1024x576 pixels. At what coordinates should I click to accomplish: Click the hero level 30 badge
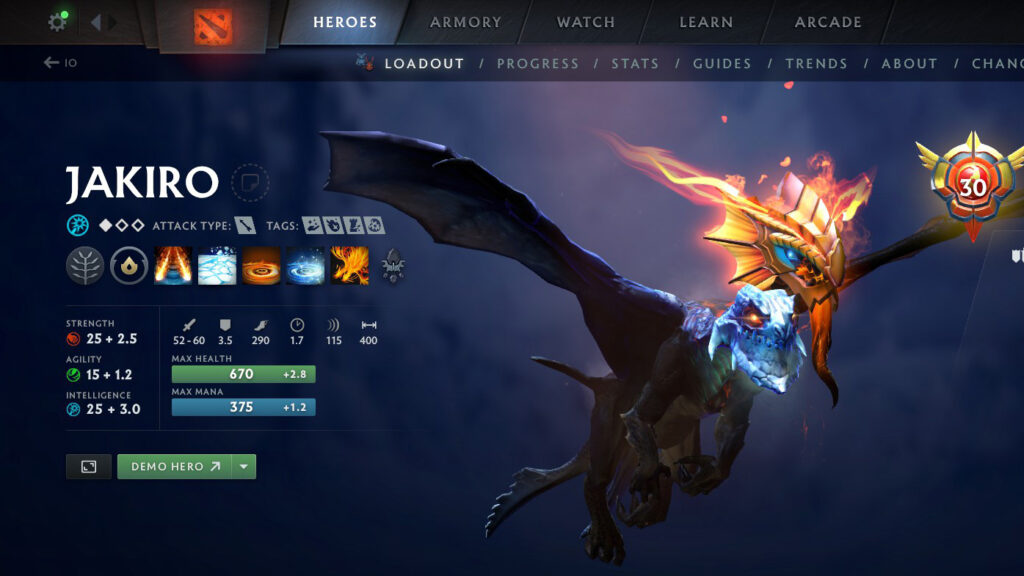[x=972, y=186]
